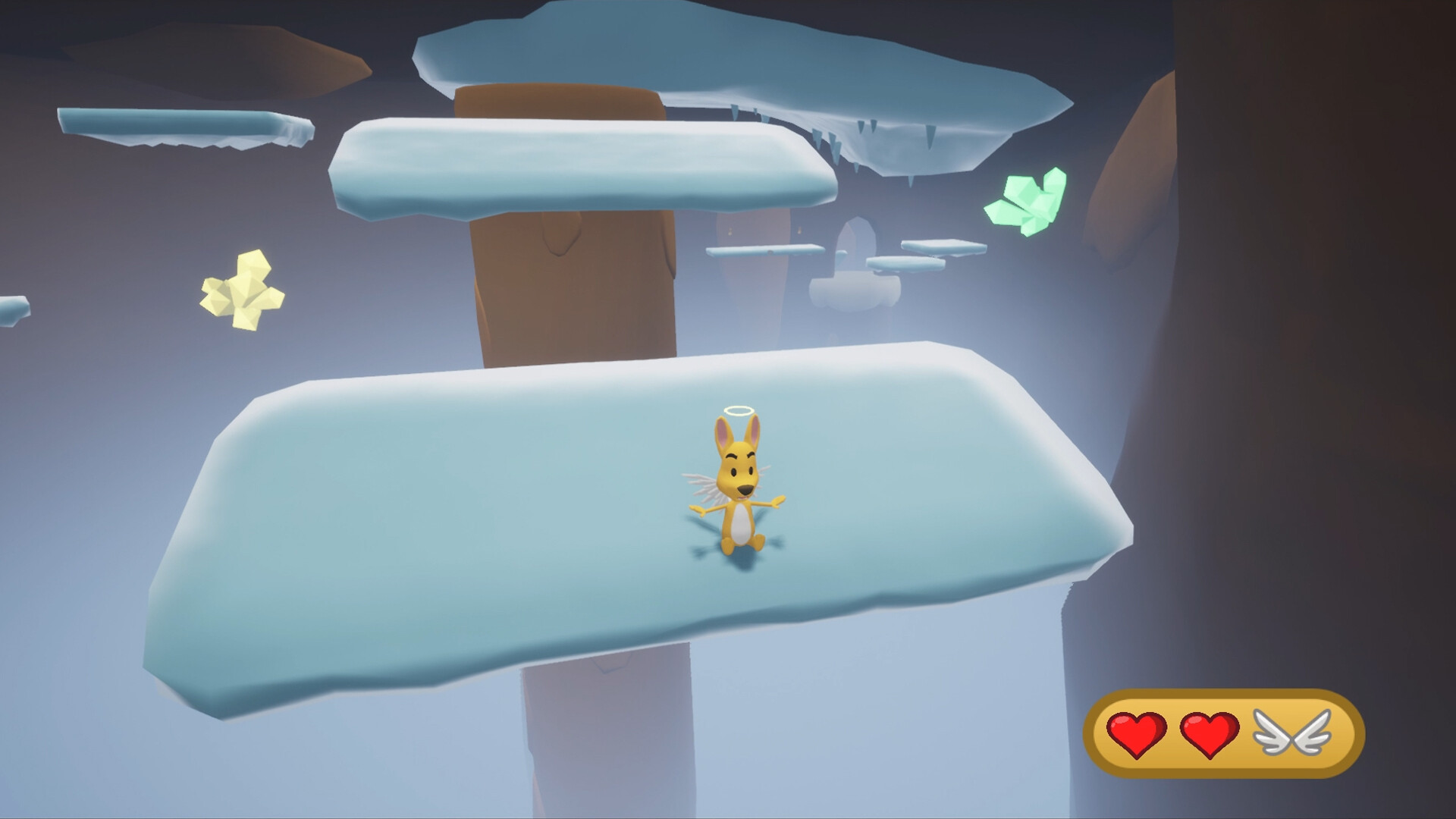Click the yellow crystal cluster

click(243, 289)
